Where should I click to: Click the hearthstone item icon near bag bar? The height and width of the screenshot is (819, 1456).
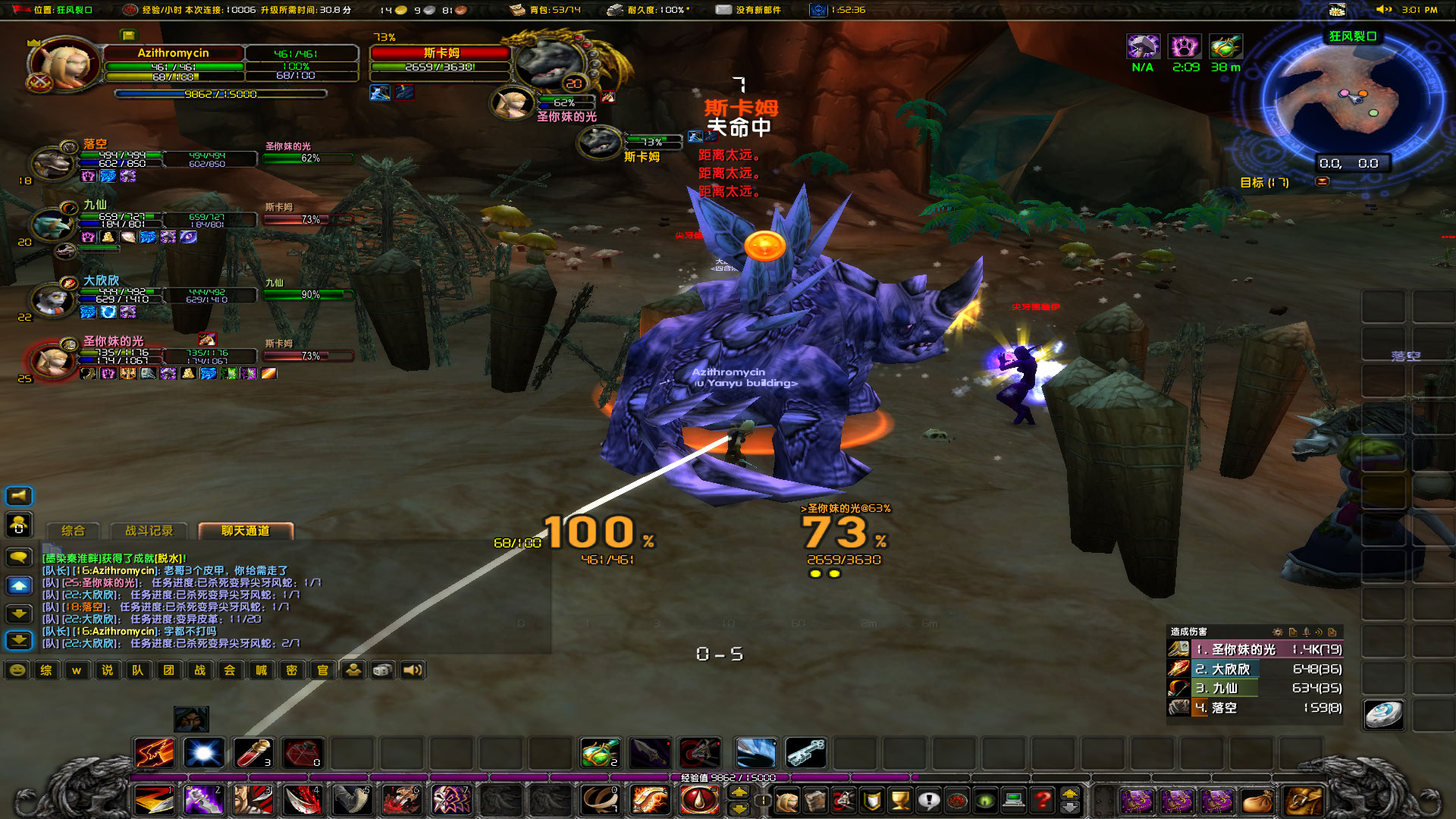[x=1383, y=715]
